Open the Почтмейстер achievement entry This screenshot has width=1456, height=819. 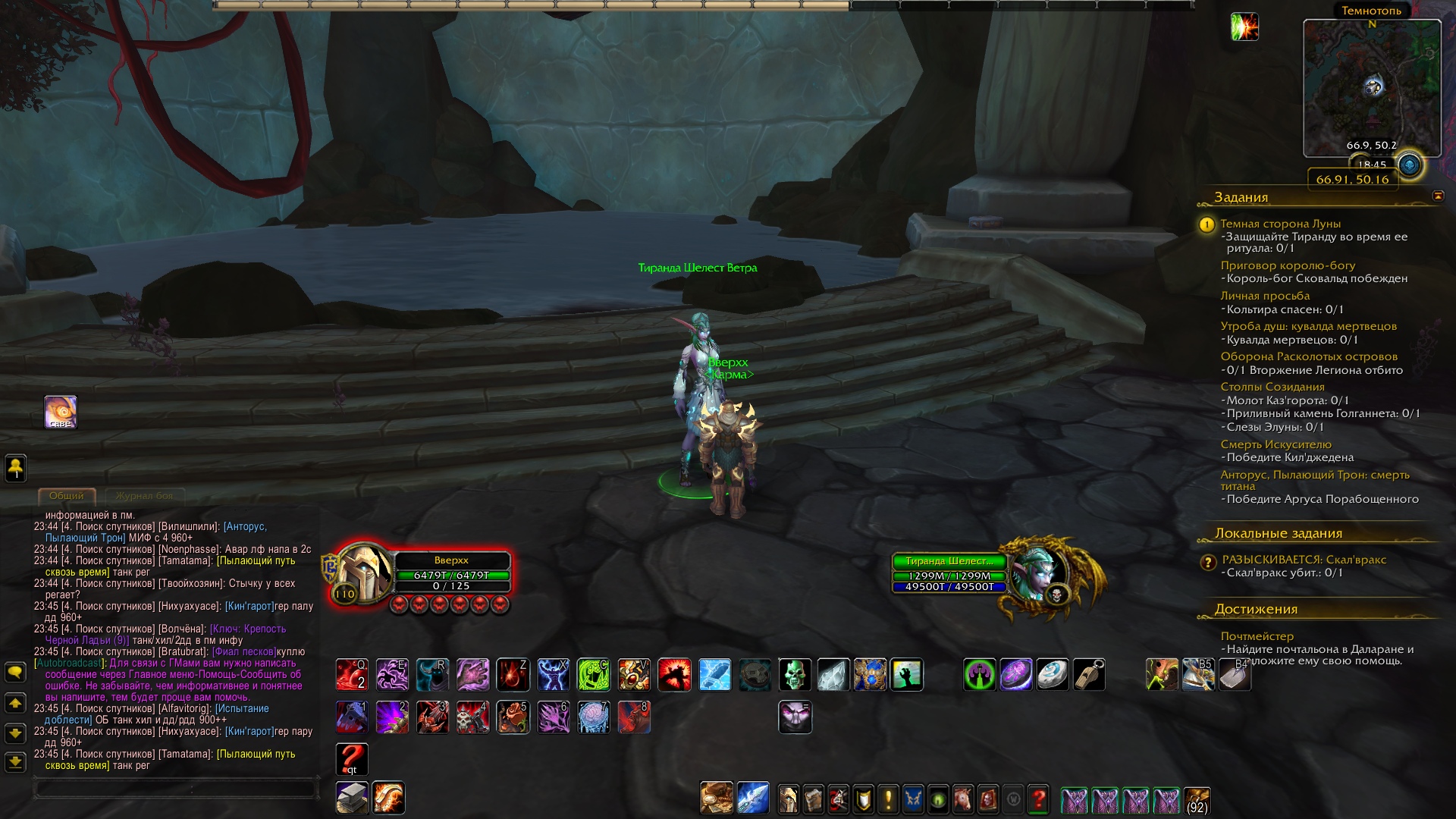[x=1257, y=636]
